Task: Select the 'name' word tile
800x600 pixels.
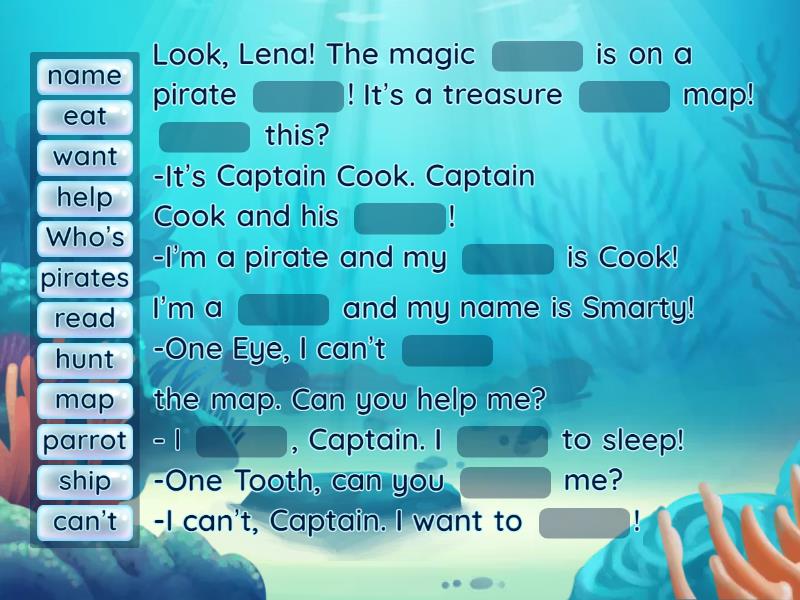Action: click(85, 76)
